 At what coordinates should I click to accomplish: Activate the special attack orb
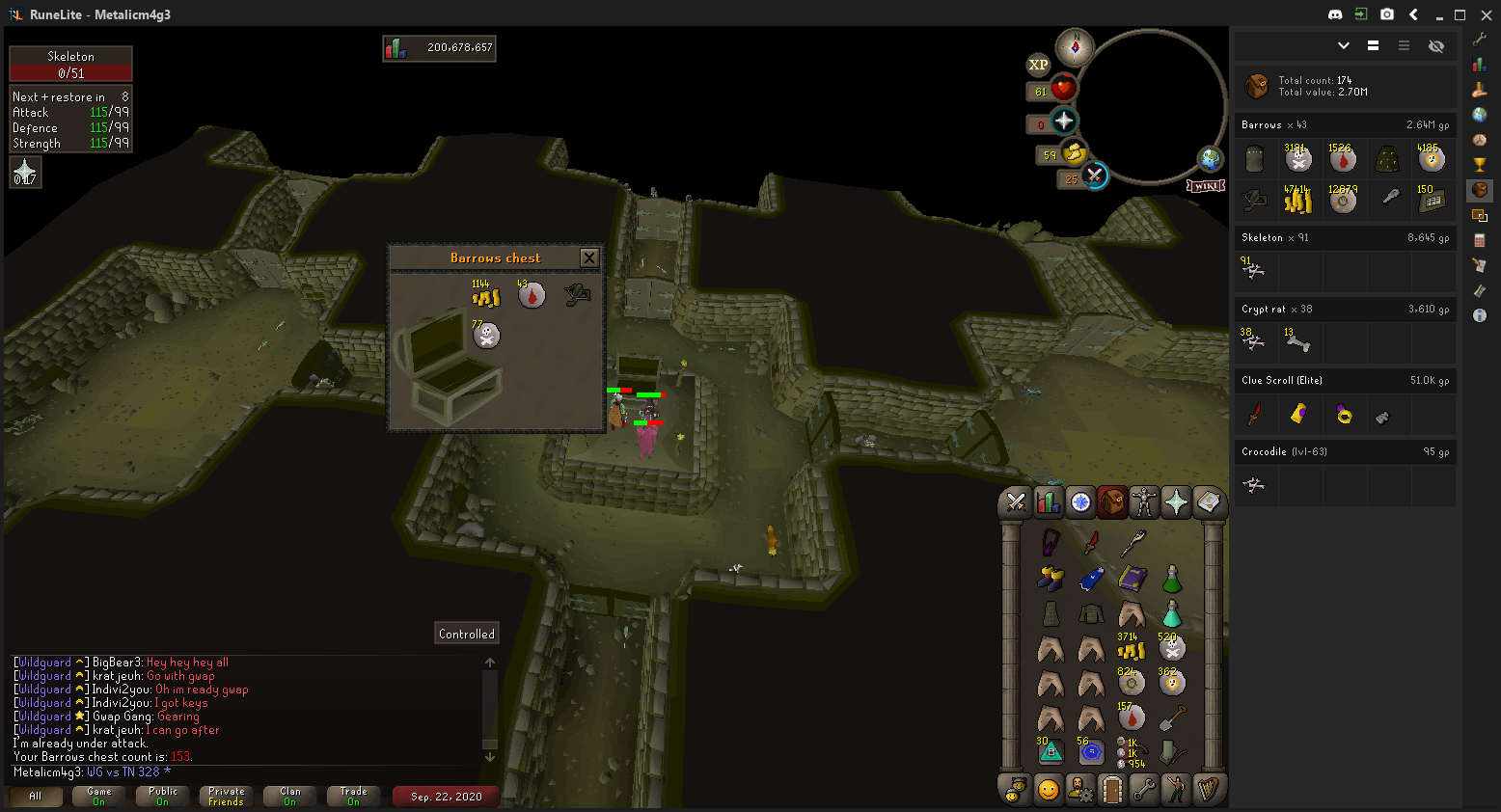(1094, 176)
